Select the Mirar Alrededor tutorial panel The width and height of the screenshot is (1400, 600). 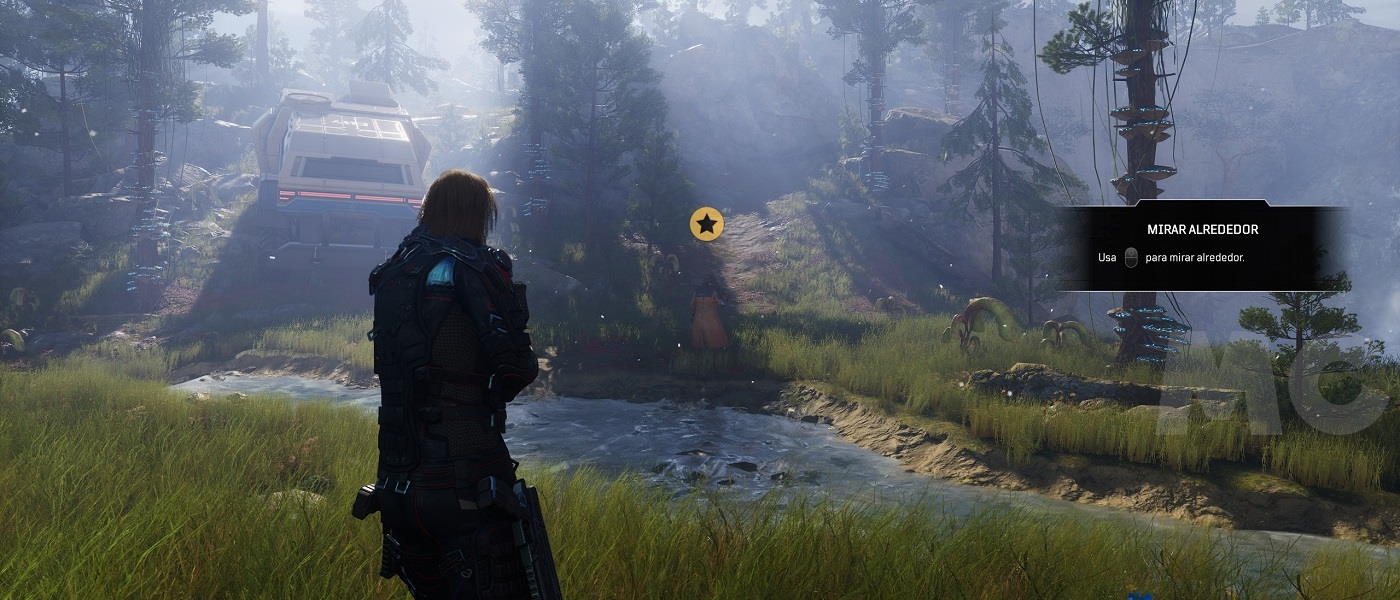coord(1203,247)
